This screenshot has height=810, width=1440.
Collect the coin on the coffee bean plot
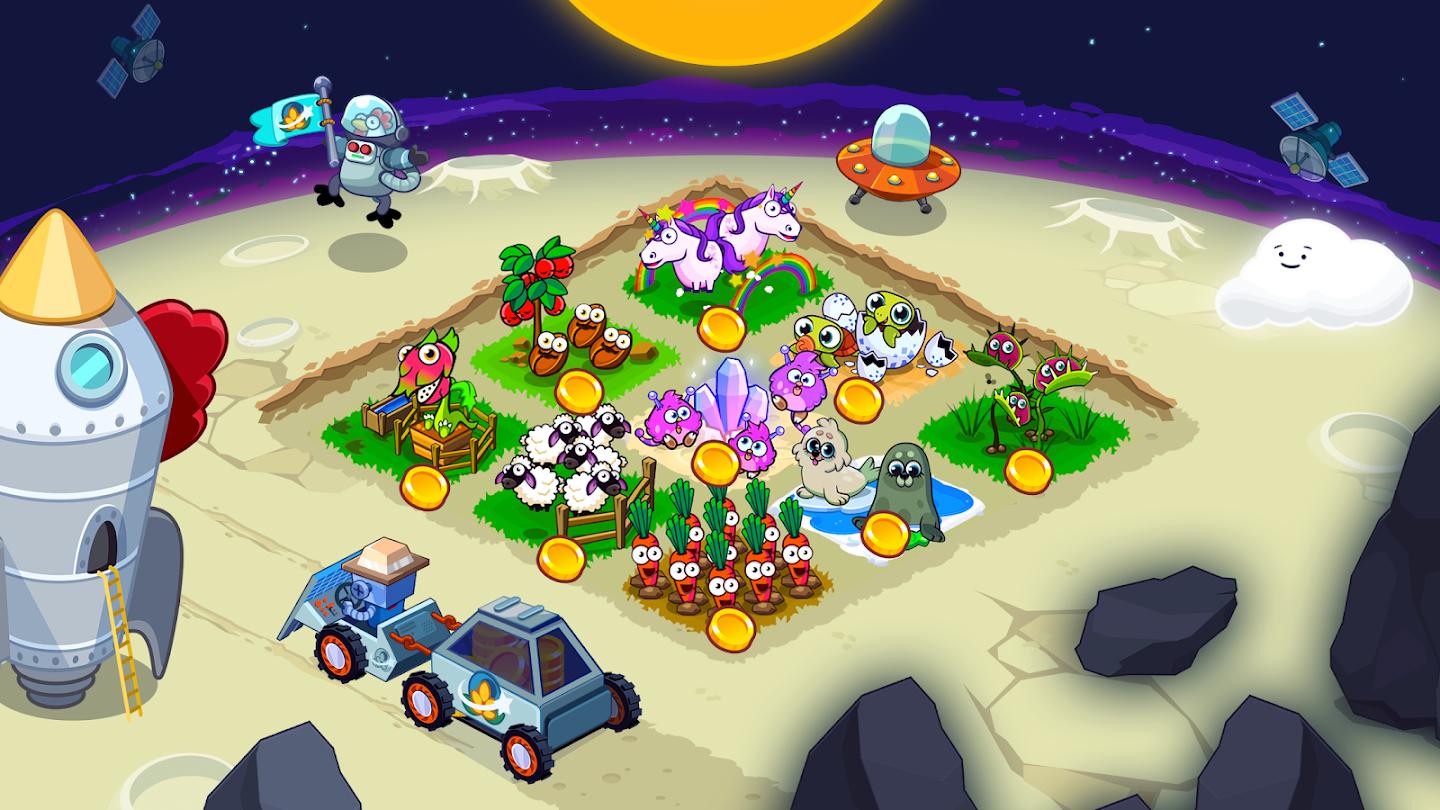click(x=579, y=391)
